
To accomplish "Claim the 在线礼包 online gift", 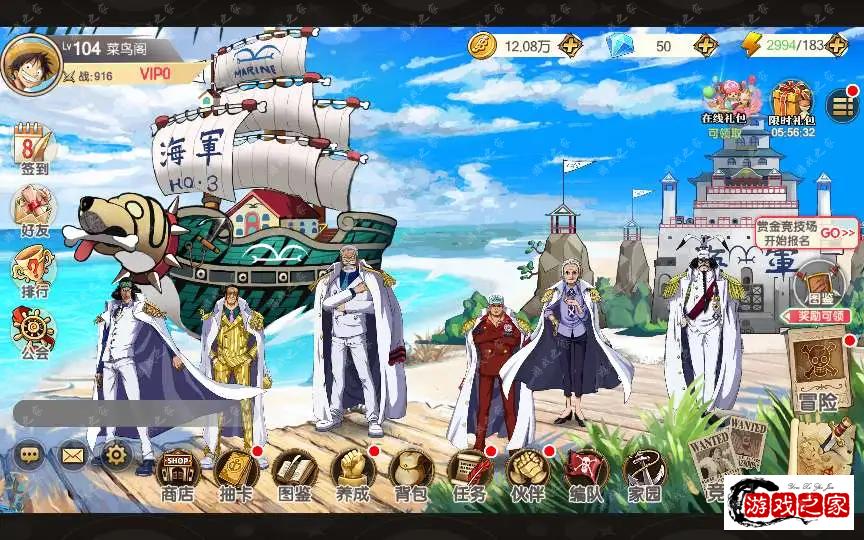I will coord(725,105).
